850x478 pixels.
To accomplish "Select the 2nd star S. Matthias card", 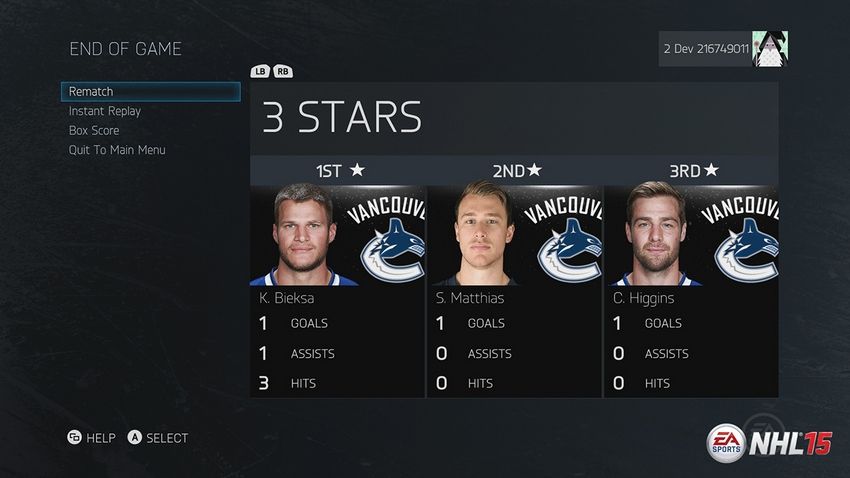I will (x=515, y=290).
